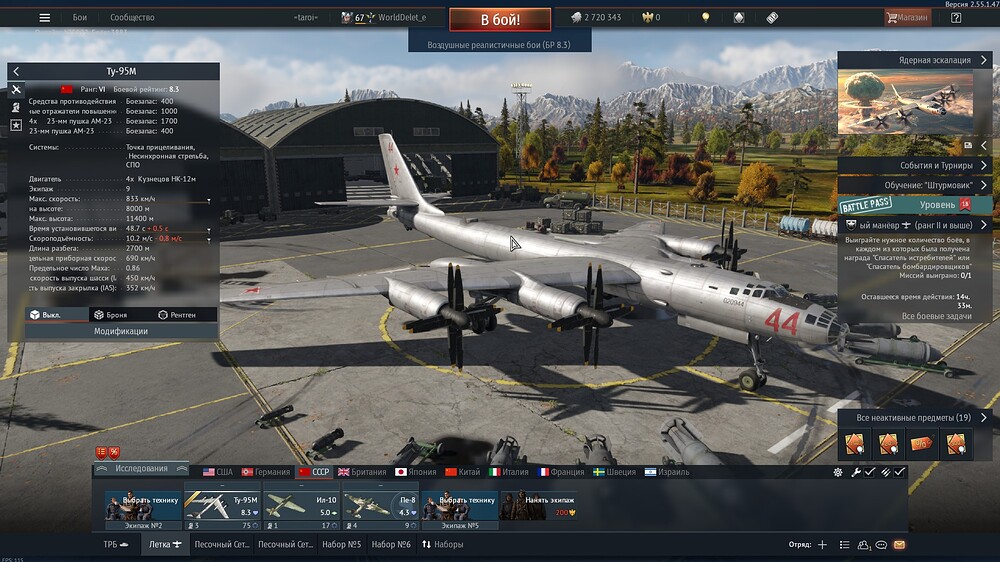Start the Штурмовик training tutorial
The image size is (1000, 562).
pos(914,185)
